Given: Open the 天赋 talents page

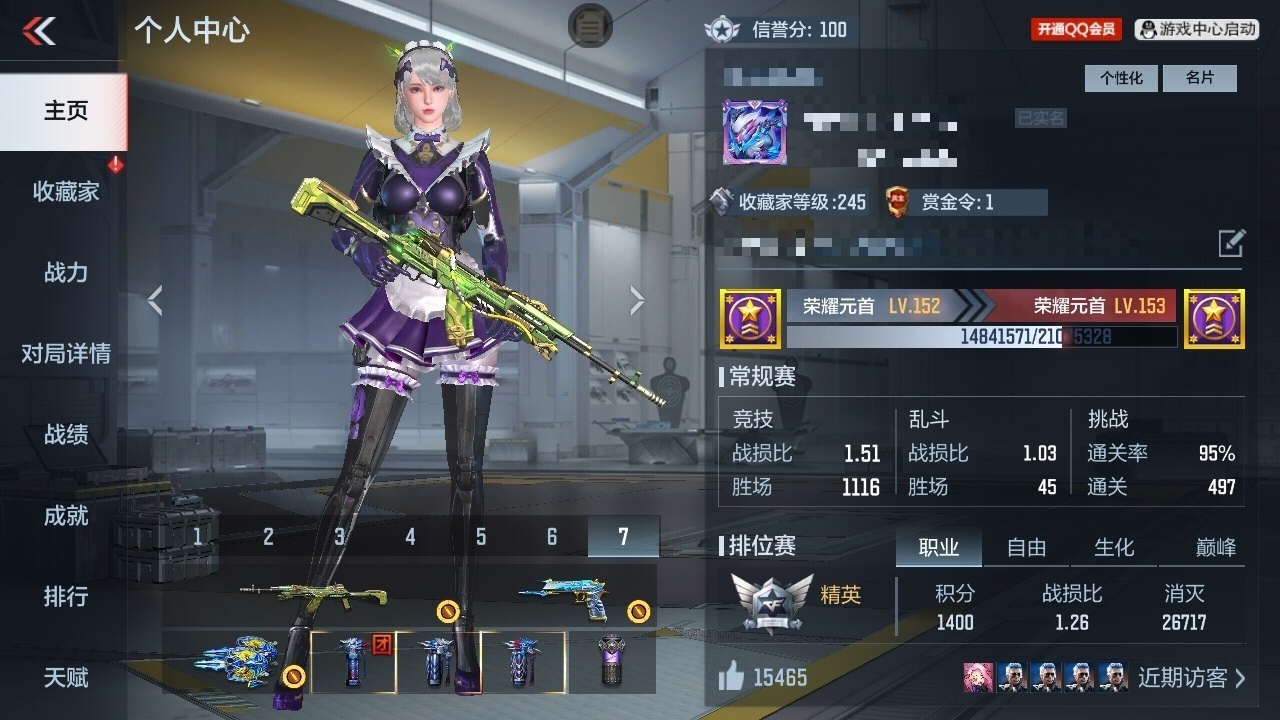Looking at the screenshot, I should pyautogui.click(x=65, y=678).
